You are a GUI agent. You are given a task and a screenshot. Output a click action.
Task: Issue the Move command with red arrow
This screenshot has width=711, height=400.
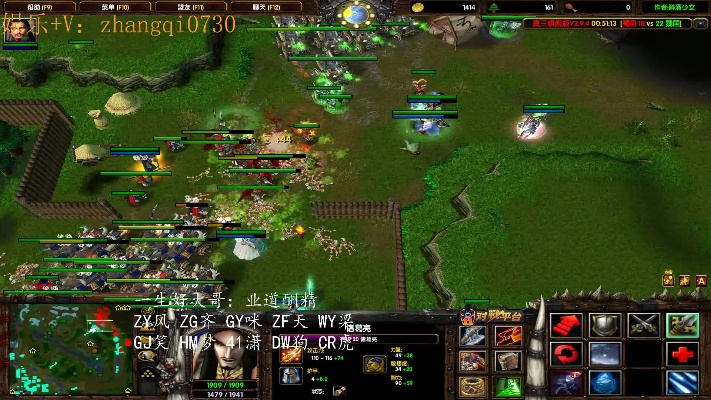coord(567,325)
